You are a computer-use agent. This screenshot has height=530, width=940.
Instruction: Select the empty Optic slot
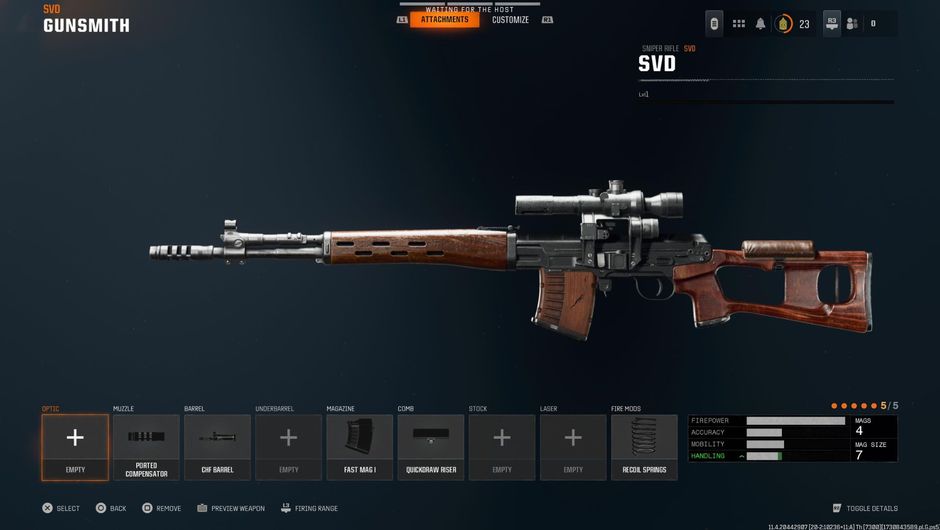coord(75,447)
